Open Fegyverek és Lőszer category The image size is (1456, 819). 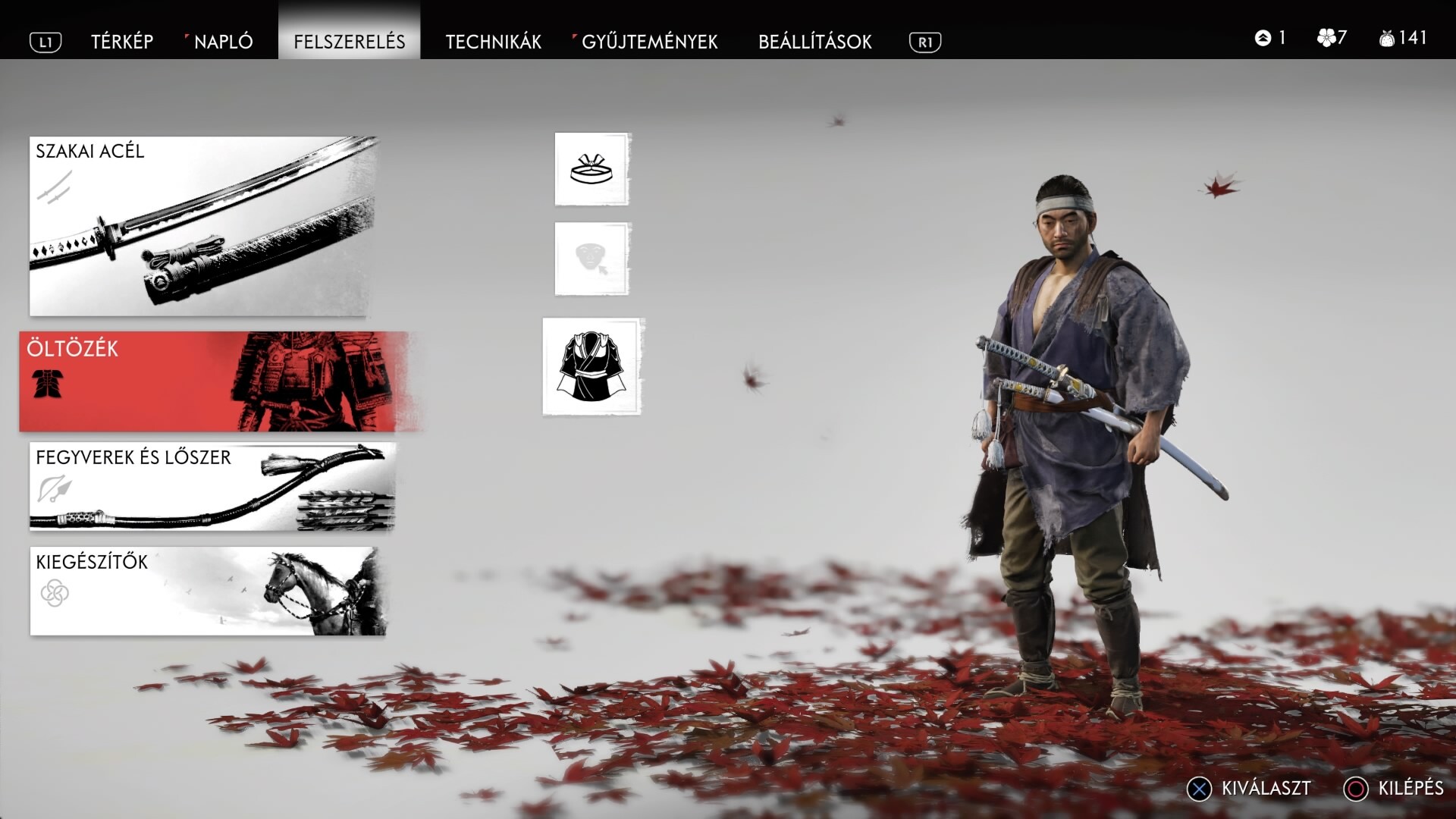[x=212, y=486]
